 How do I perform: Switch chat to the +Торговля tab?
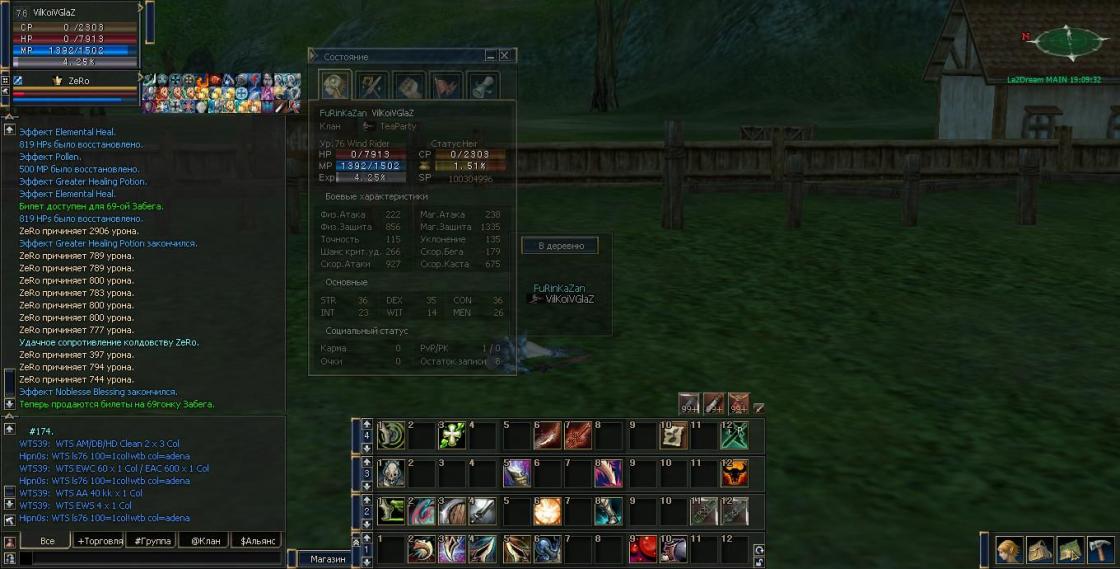[100, 541]
